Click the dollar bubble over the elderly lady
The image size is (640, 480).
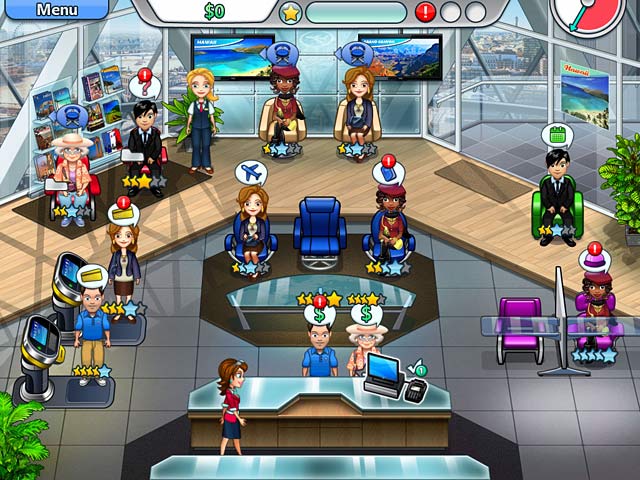366,313
